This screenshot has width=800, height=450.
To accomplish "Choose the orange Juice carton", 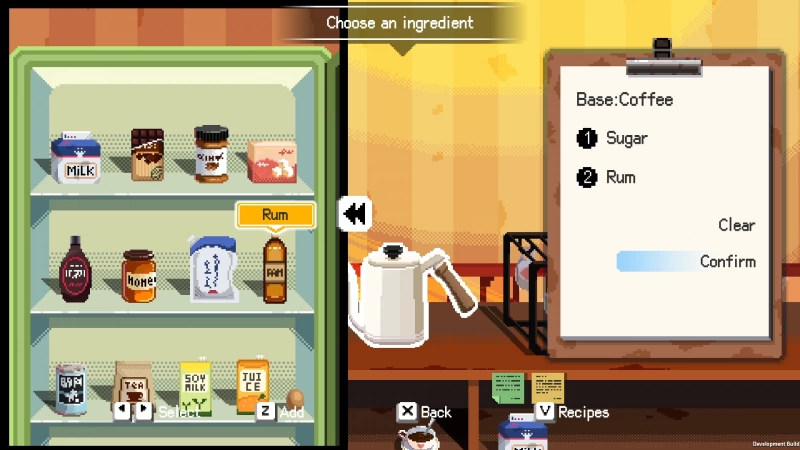I will (252, 386).
